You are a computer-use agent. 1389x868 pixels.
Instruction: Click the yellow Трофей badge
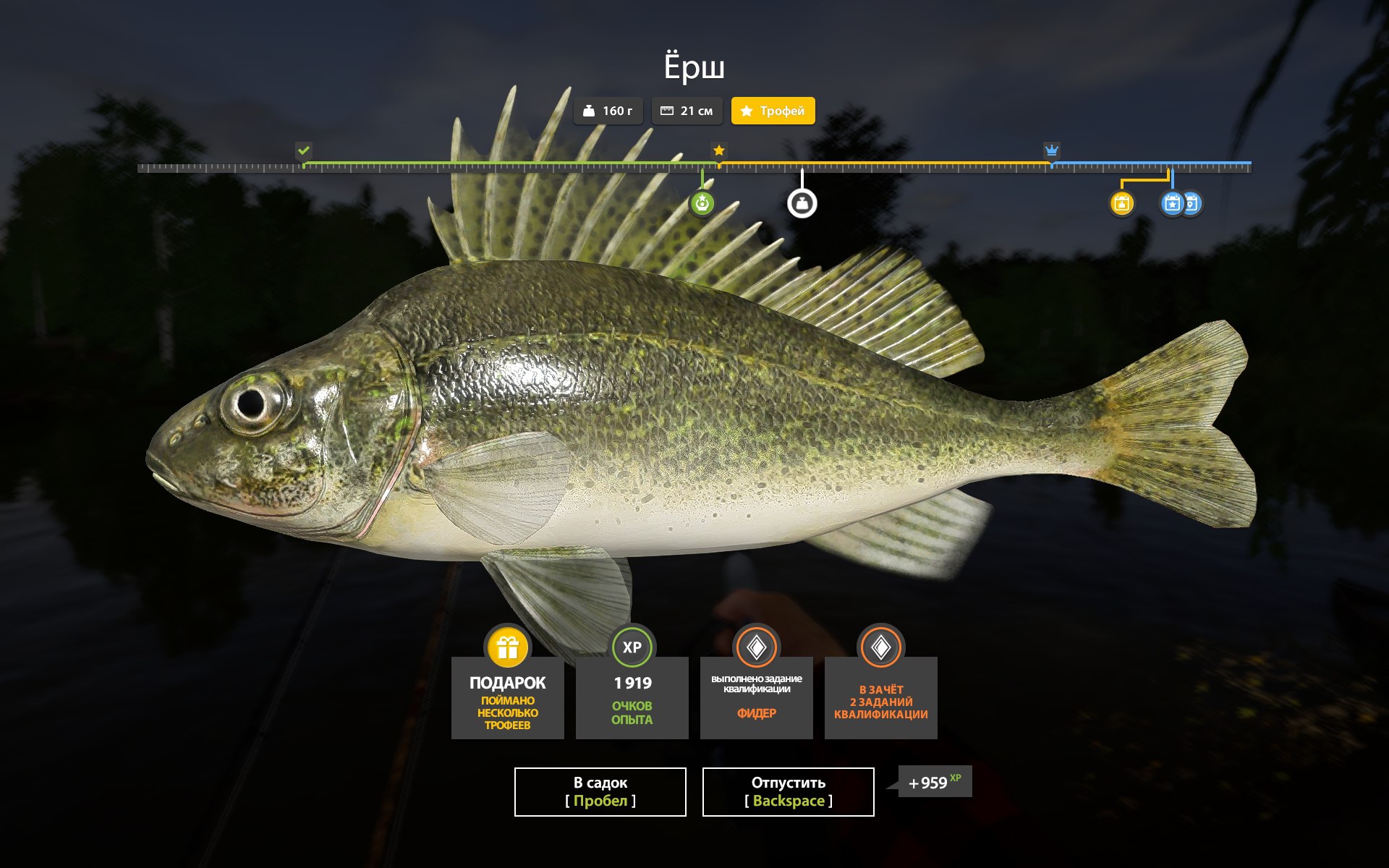point(773,111)
